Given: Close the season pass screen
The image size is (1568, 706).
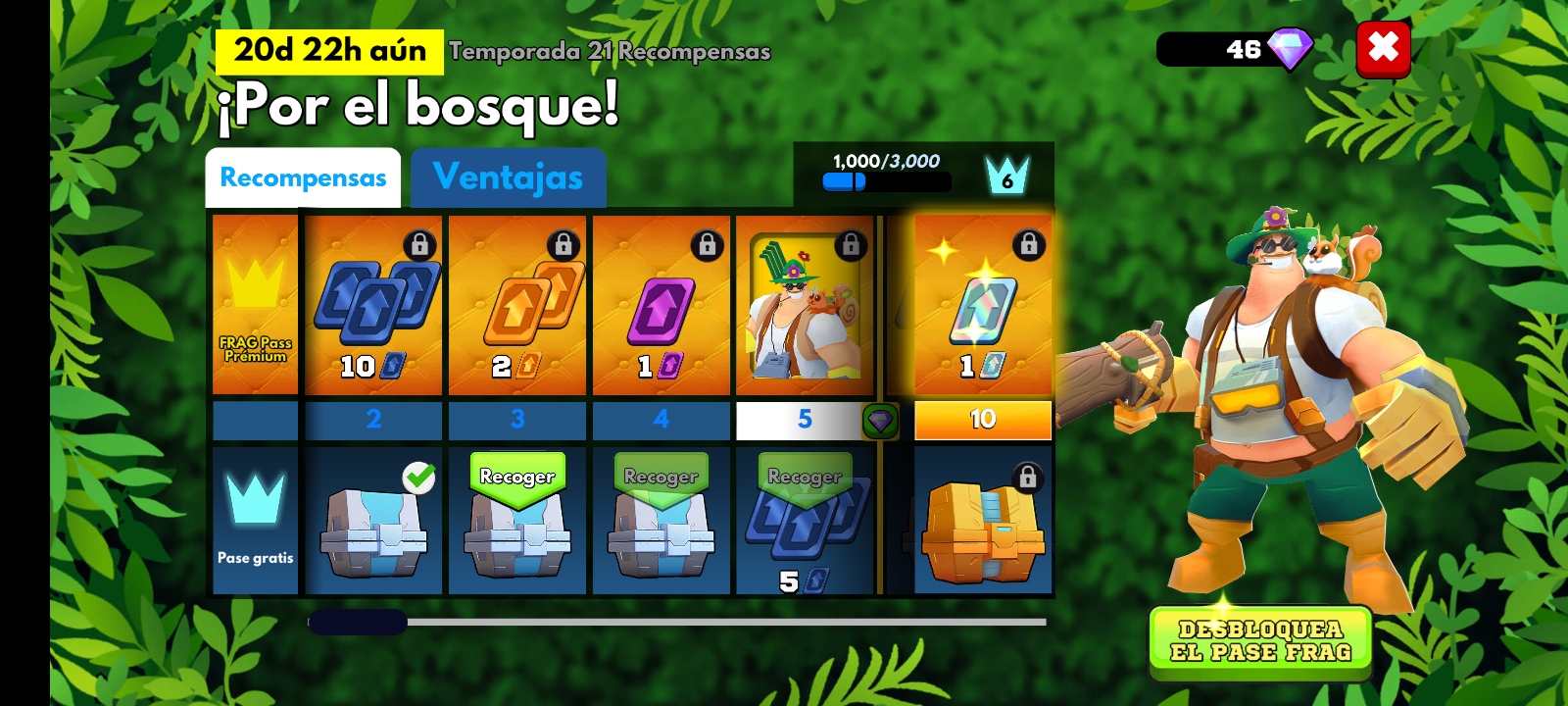Looking at the screenshot, I should (1383, 48).
